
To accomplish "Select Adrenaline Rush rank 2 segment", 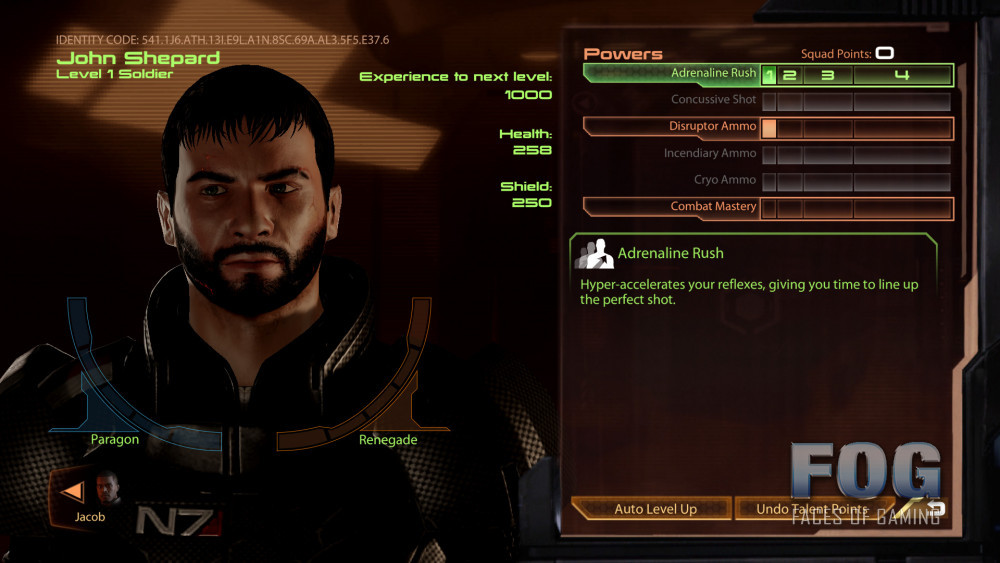I will pyautogui.click(x=790, y=75).
